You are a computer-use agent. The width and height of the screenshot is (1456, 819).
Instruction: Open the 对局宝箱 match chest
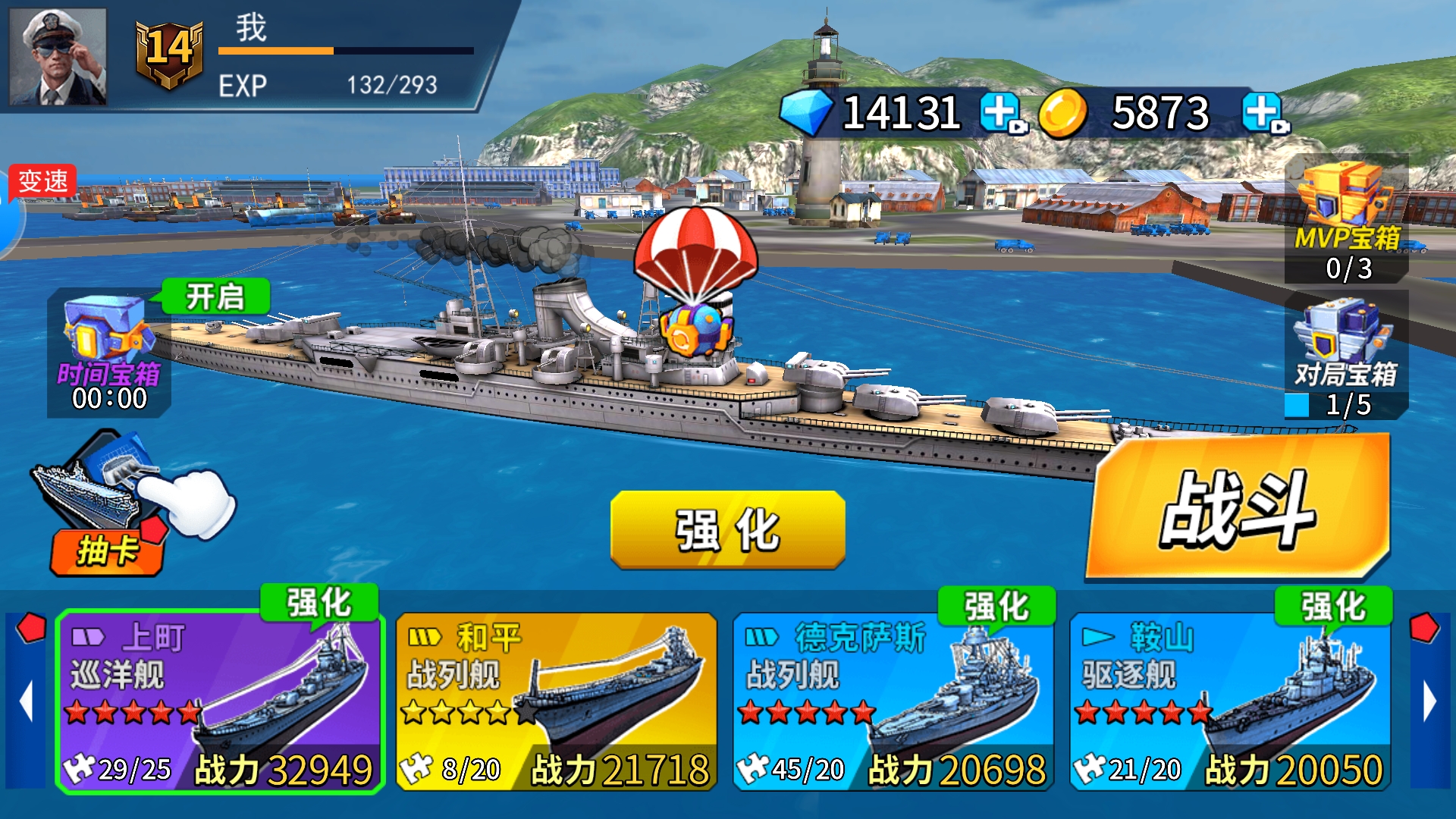pyautogui.click(x=1347, y=353)
